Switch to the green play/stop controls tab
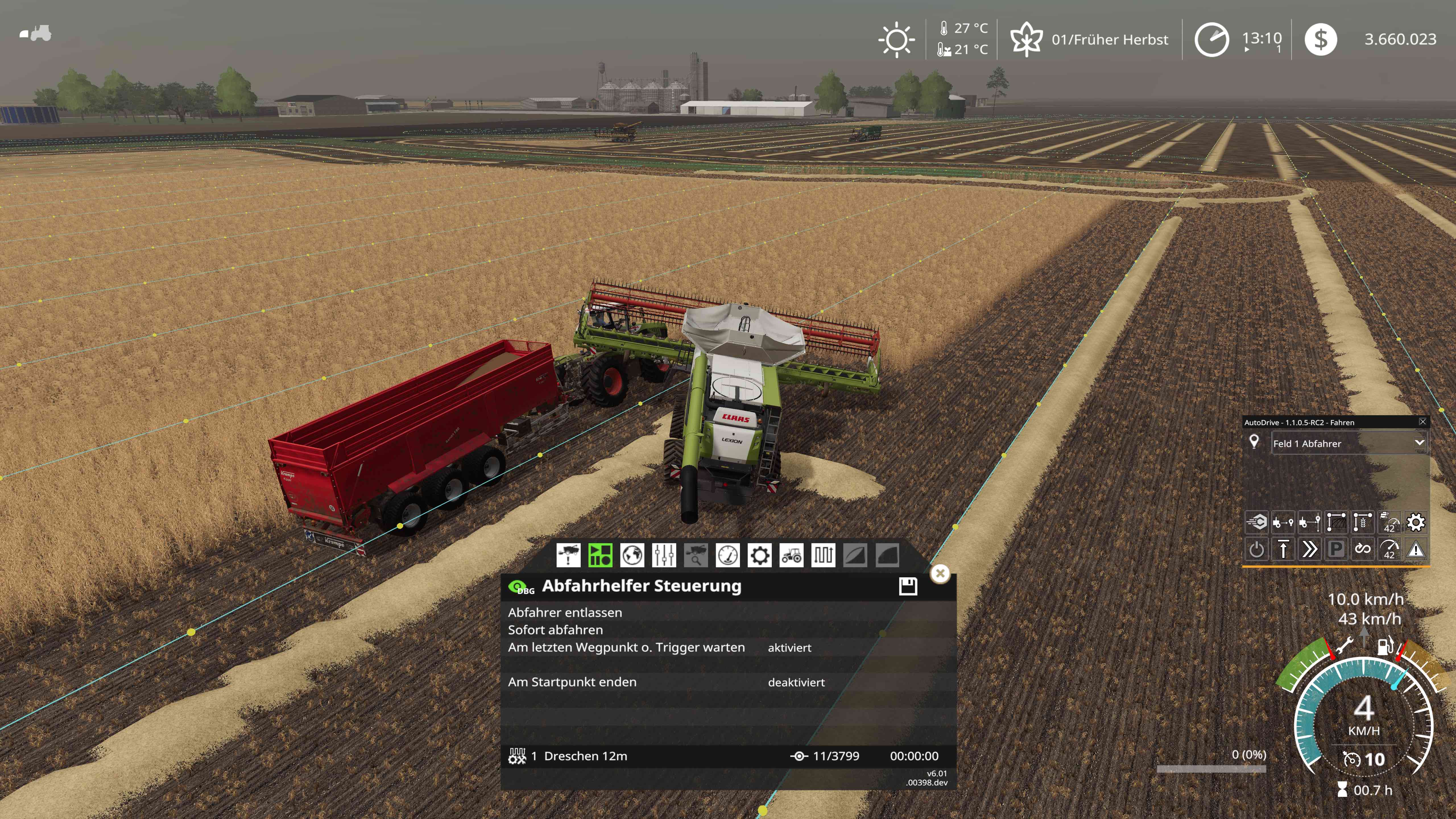 coord(600,555)
